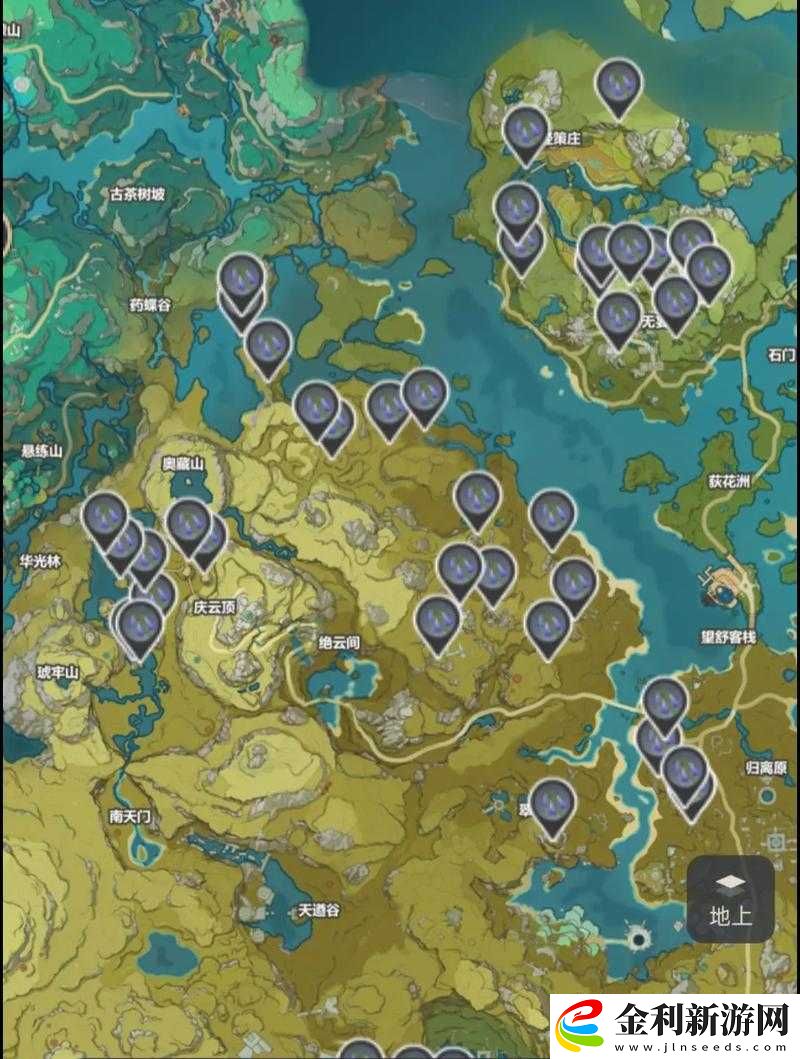Open the spiky black circle map icon
800x1059 pixels.
638,938
